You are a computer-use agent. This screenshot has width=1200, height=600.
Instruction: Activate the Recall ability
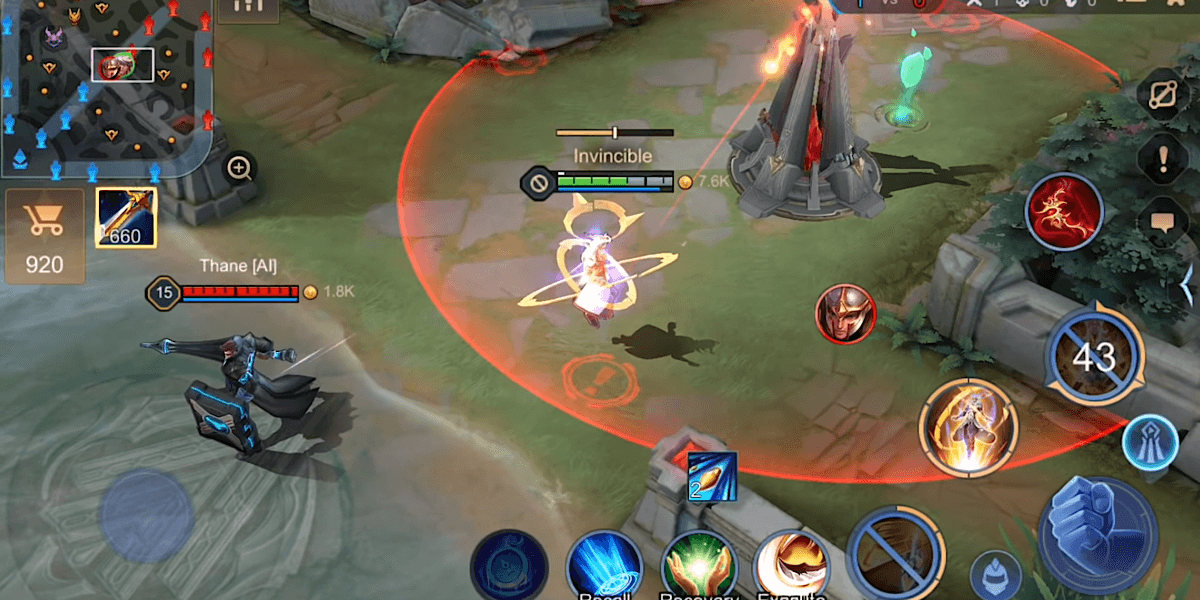coord(603,567)
